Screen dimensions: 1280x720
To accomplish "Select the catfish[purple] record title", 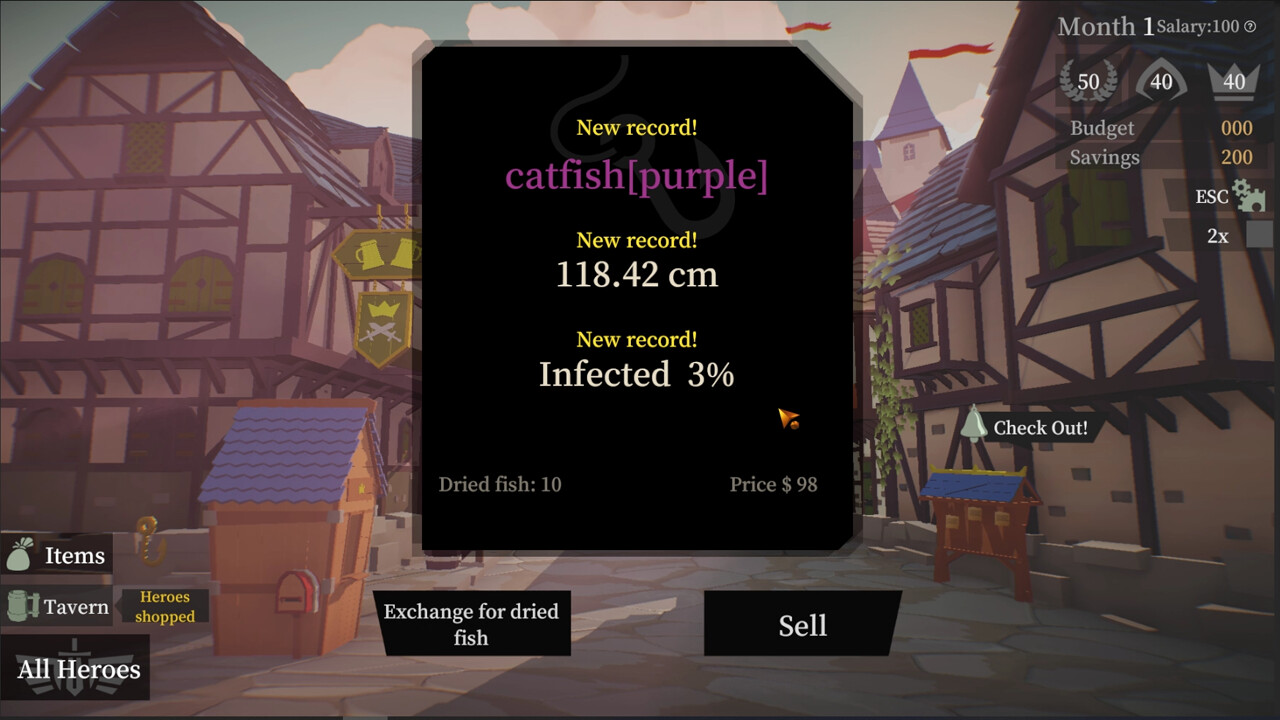I will (x=637, y=176).
